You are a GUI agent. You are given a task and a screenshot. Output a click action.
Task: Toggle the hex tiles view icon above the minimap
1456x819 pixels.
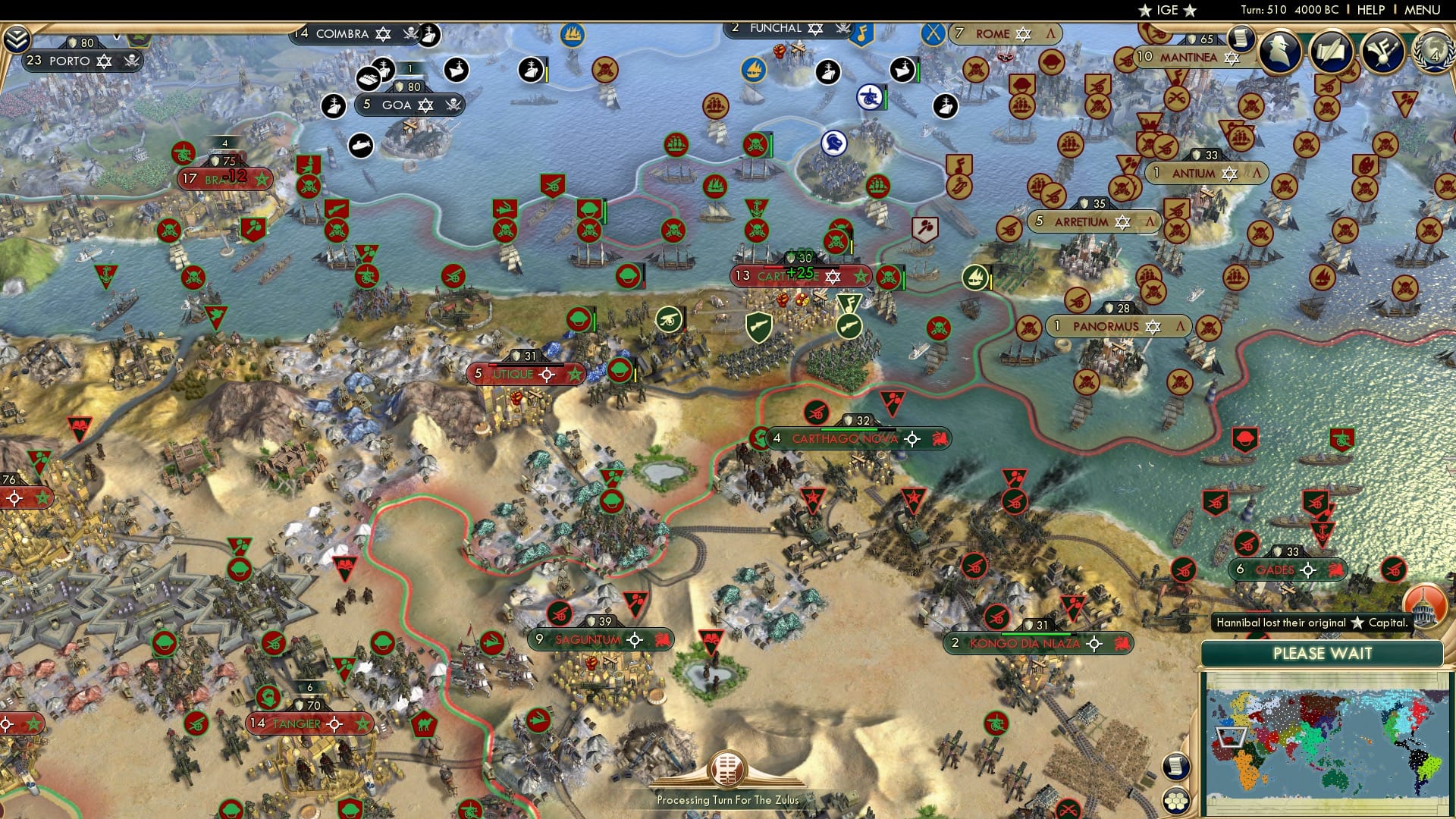click(1178, 801)
